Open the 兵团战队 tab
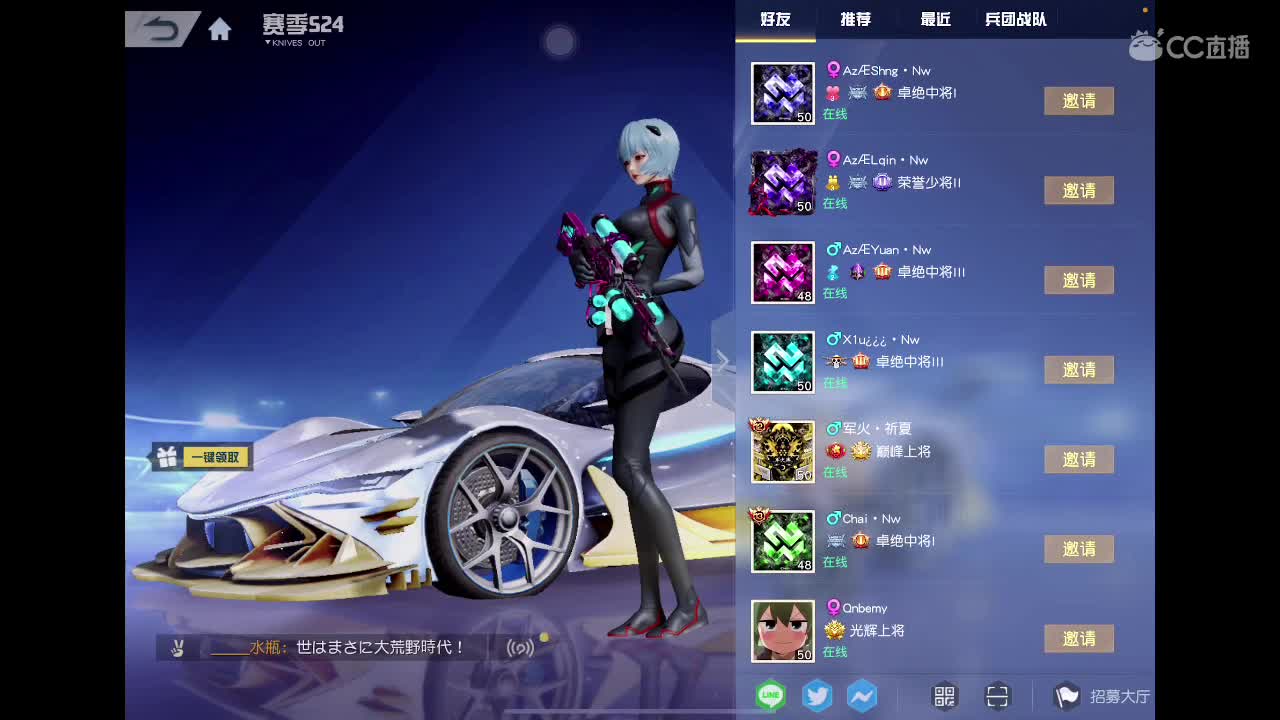The width and height of the screenshot is (1280, 720). coord(1014,19)
